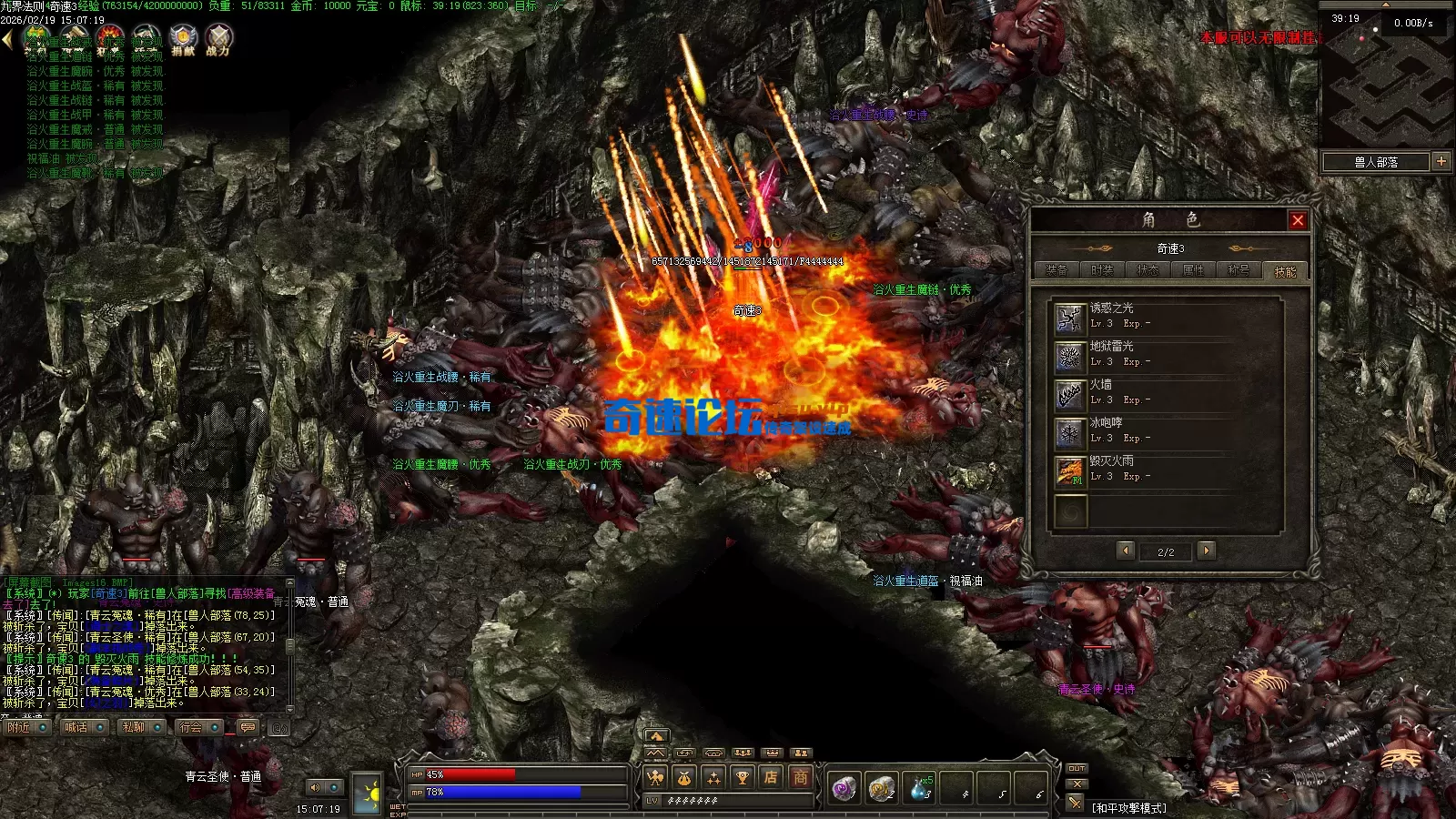Open the 称号 titles tab
The width and height of the screenshot is (1456, 819).
(1239, 270)
